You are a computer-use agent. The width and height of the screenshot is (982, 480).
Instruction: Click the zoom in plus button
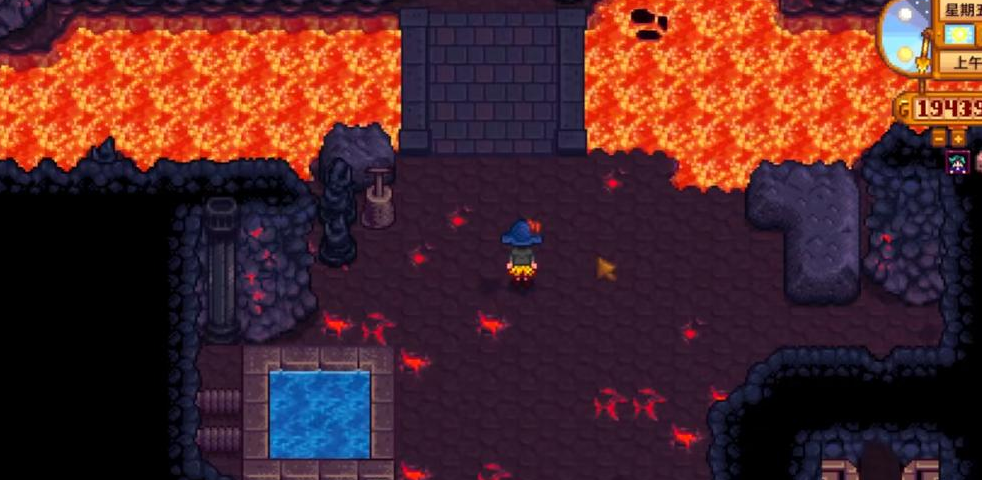(958, 137)
